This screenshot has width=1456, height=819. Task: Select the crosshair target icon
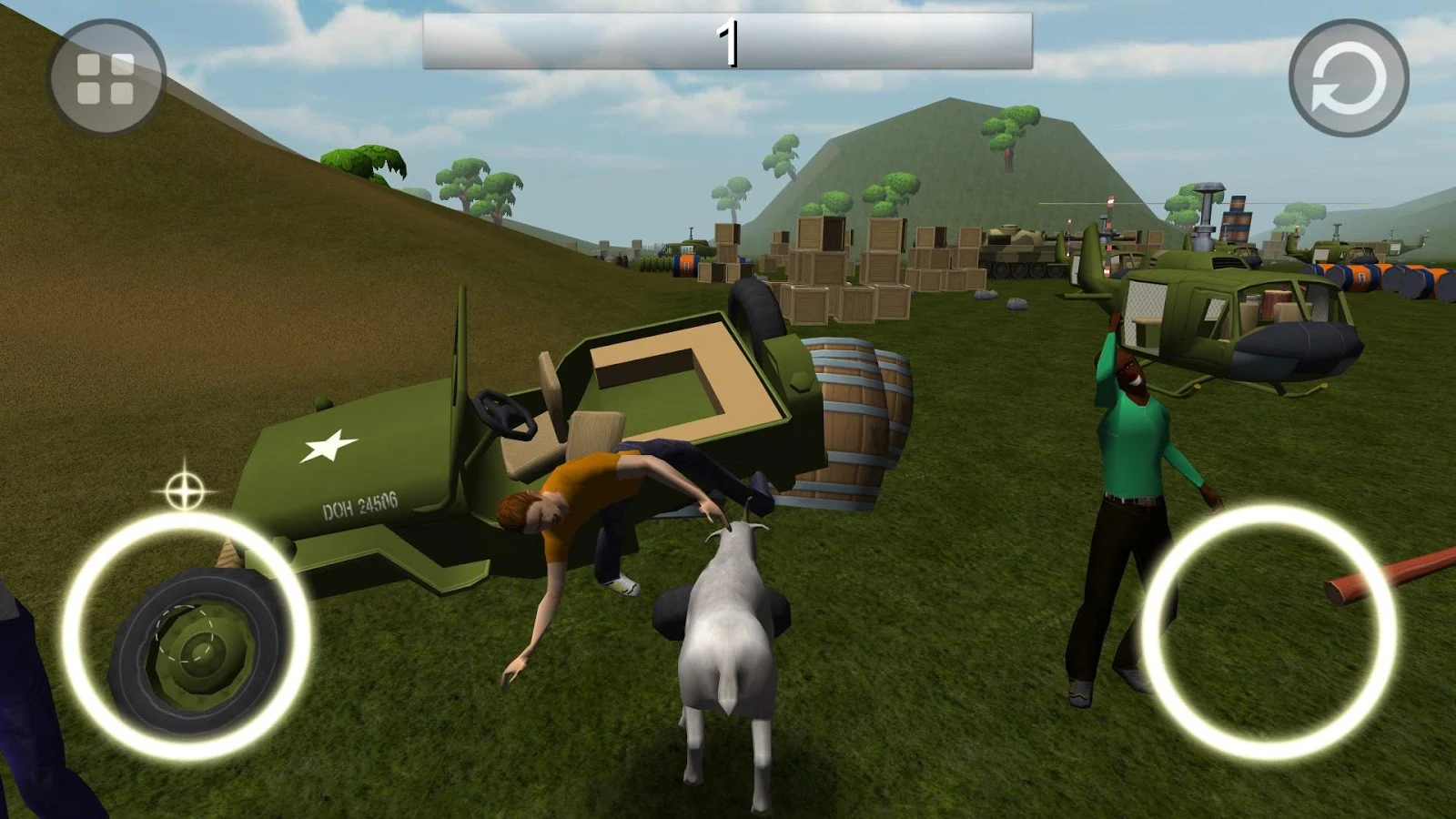tap(185, 491)
